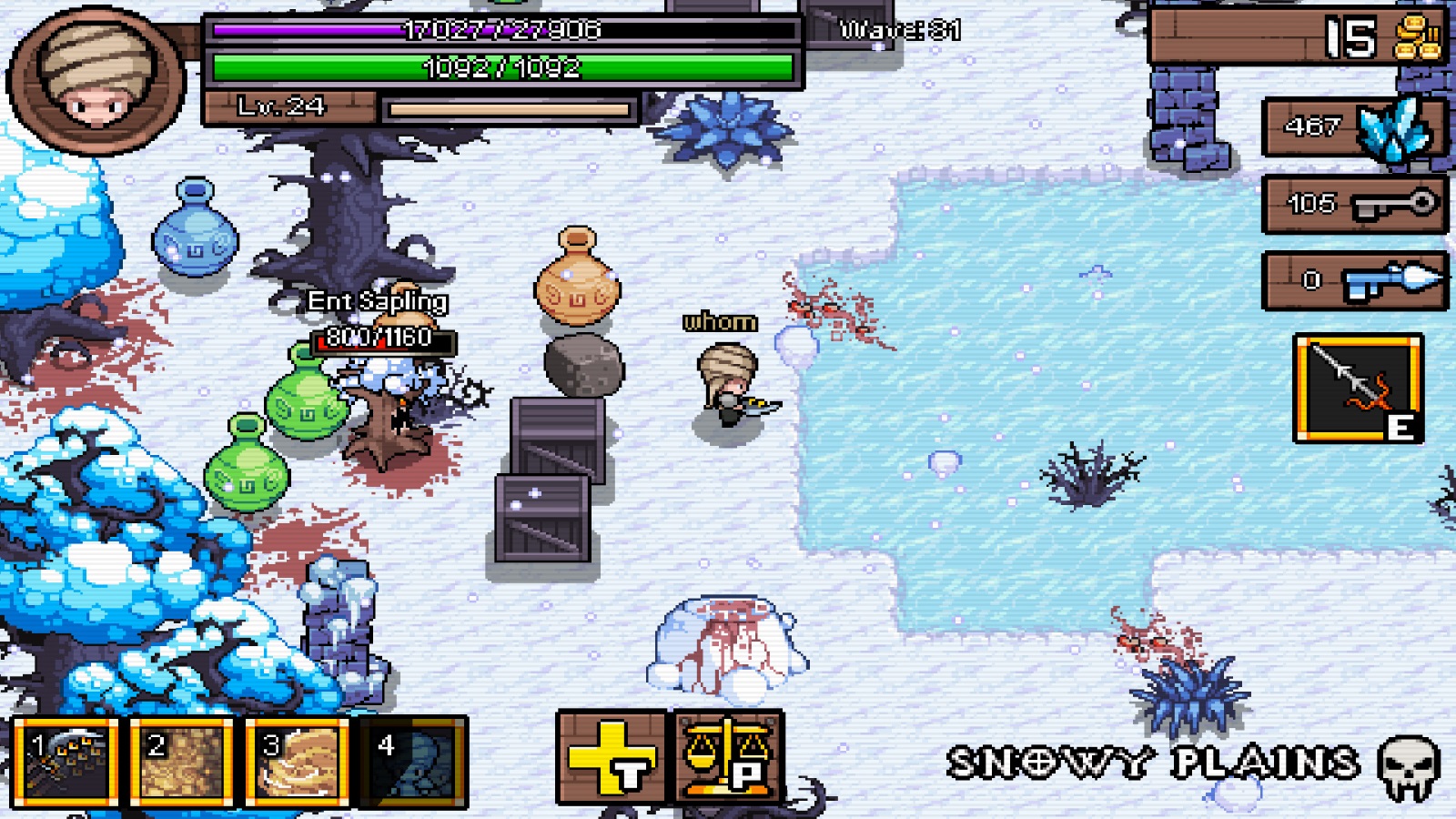The height and width of the screenshot is (819, 1456).
Task: Select the equipped spear weapon slot
Action: tap(1359, 388)
